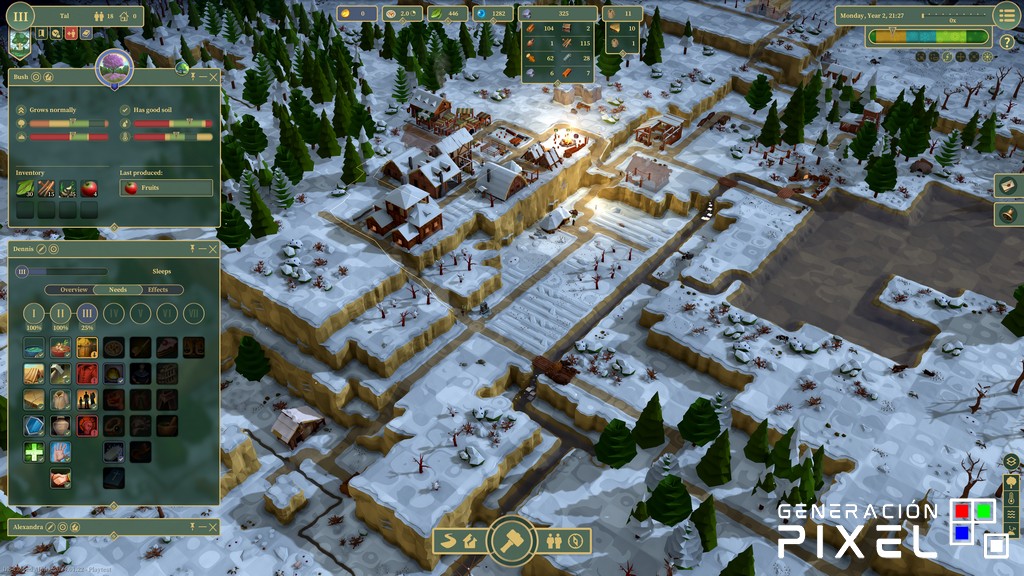This screenshot has height=576, width=1024.
Task: Open the hammer build menu
Action: (x=511, y=541)
